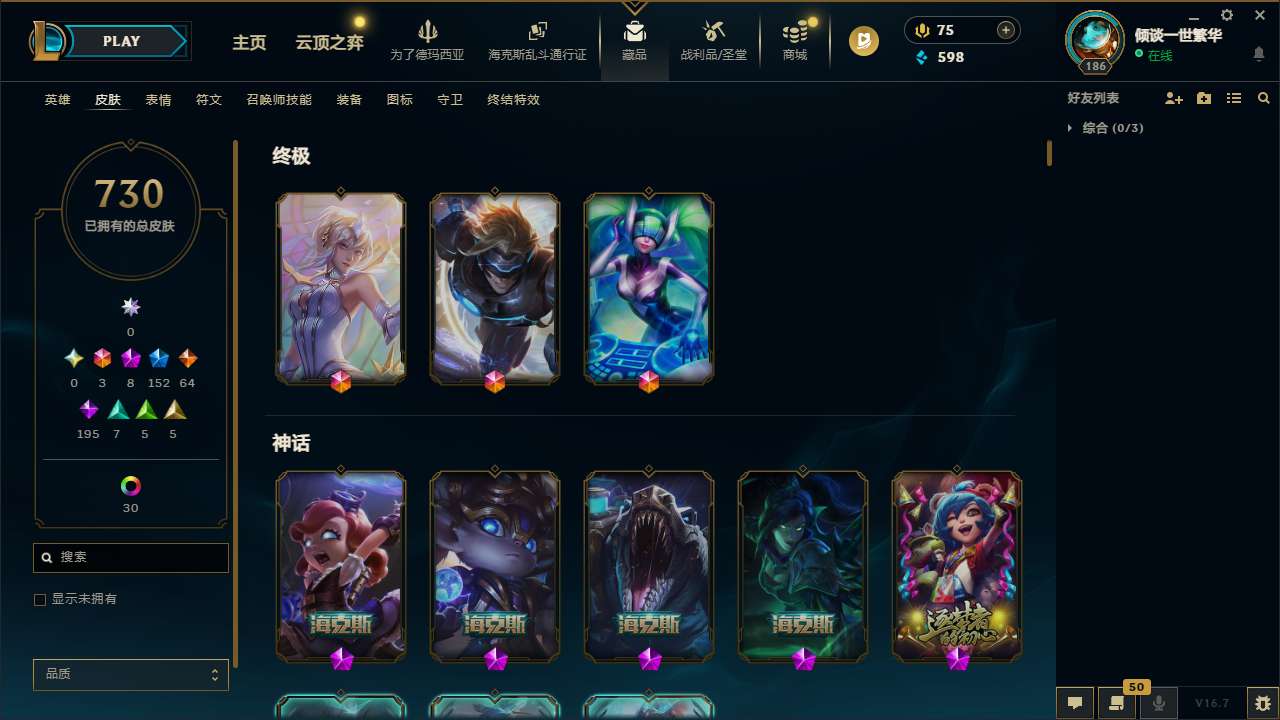The image size is (1280, 720).
Task: Click the settings gear at the top
Action: pos(1226,14)
